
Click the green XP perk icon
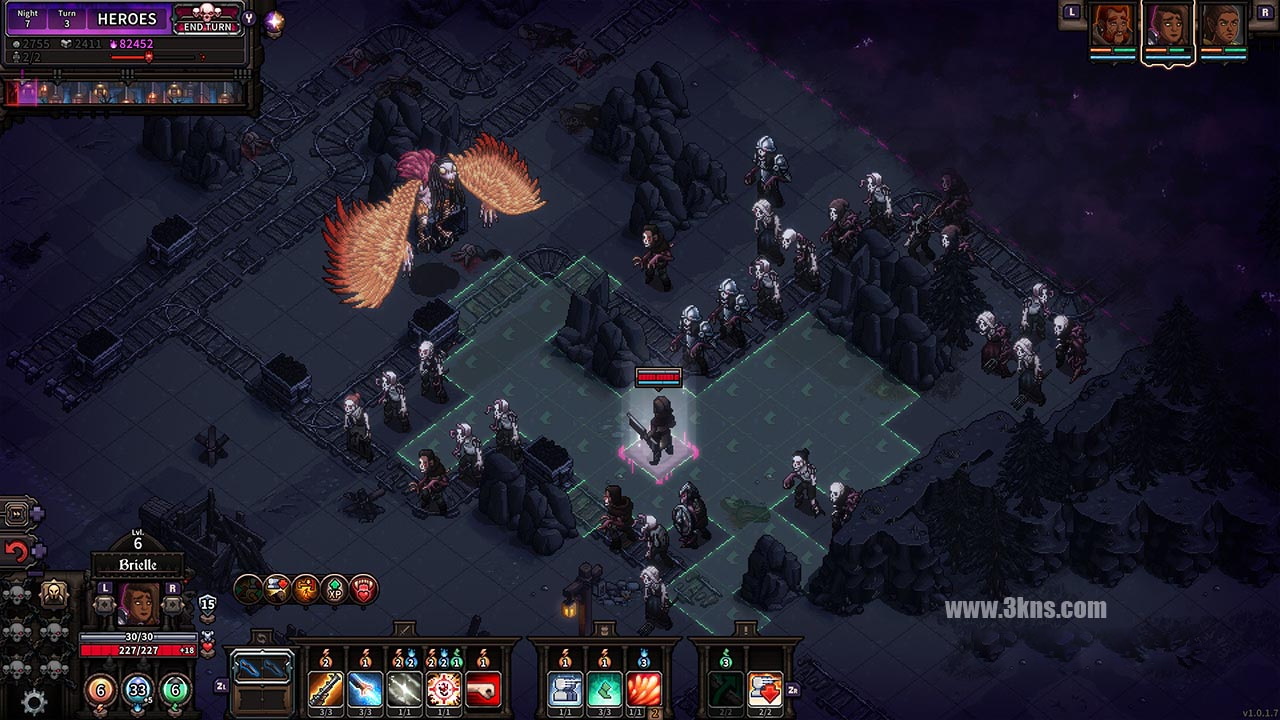[335, 589]
